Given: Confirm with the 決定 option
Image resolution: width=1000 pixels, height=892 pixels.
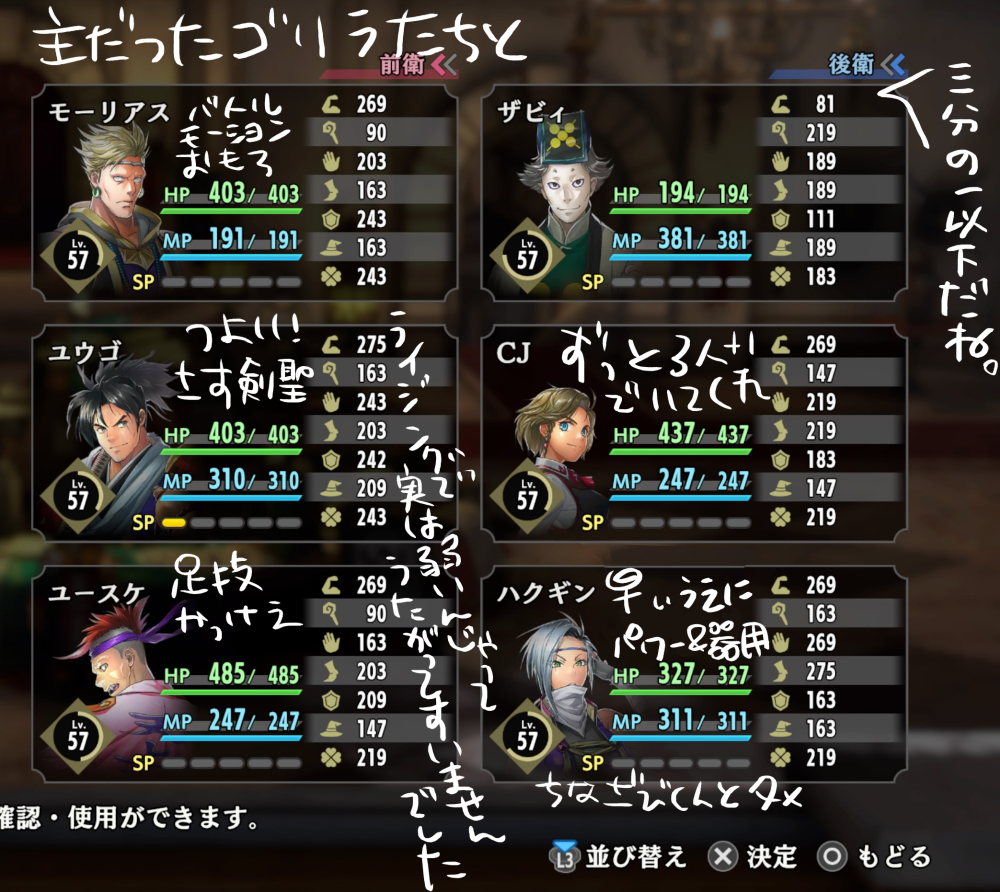Looking at the screenshot, I should 753,857.
